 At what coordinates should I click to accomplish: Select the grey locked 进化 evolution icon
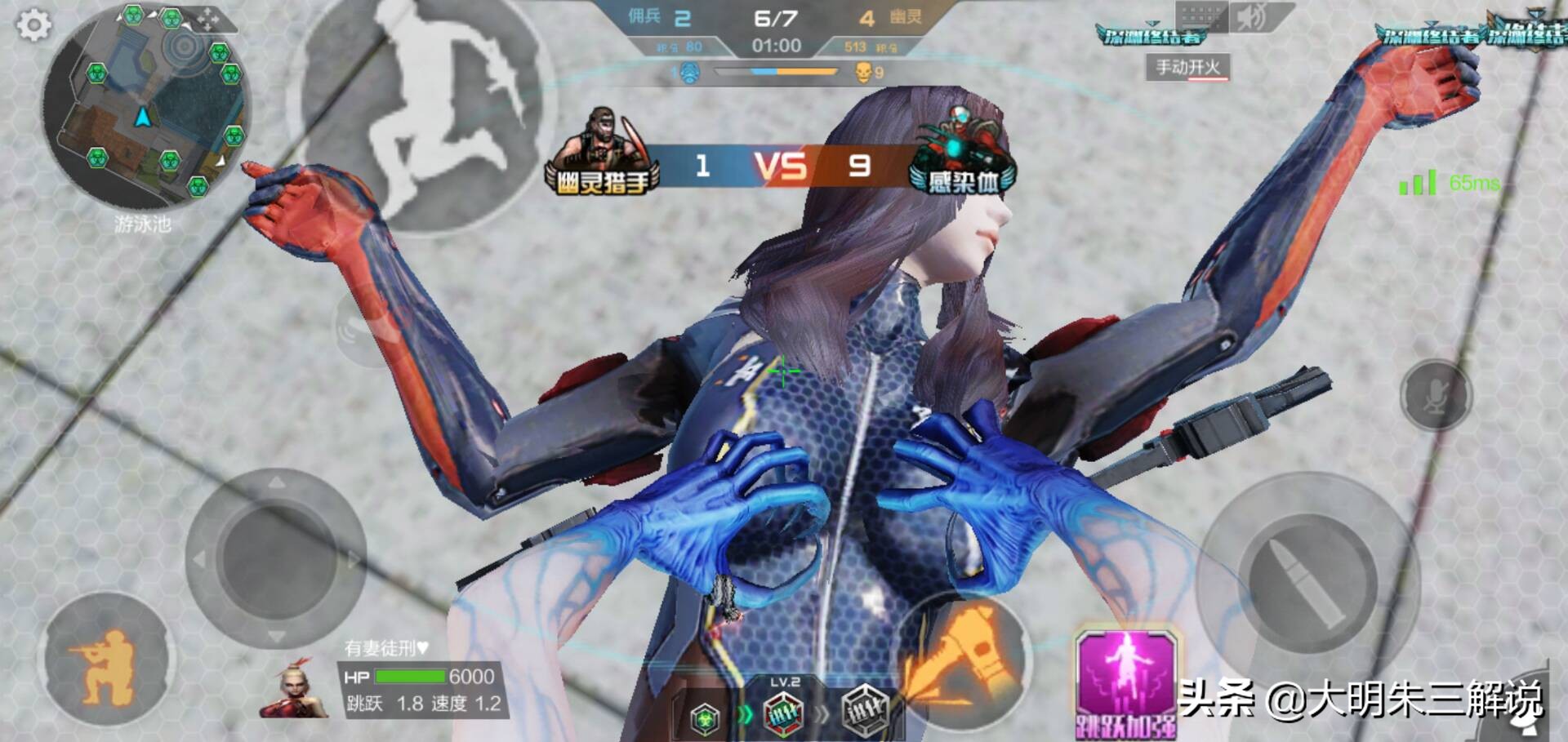[x=865, y=712]
